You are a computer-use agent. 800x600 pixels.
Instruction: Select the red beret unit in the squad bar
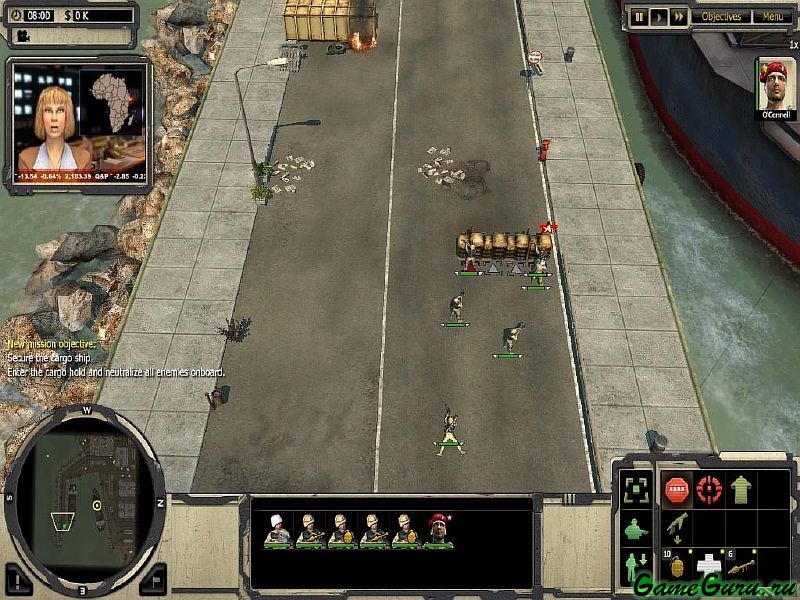click(438, 530)
